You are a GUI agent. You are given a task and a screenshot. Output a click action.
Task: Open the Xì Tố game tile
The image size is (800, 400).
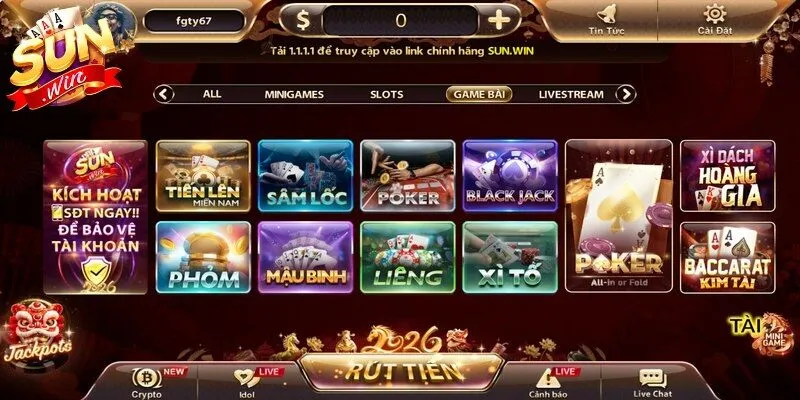pos(509,257)
